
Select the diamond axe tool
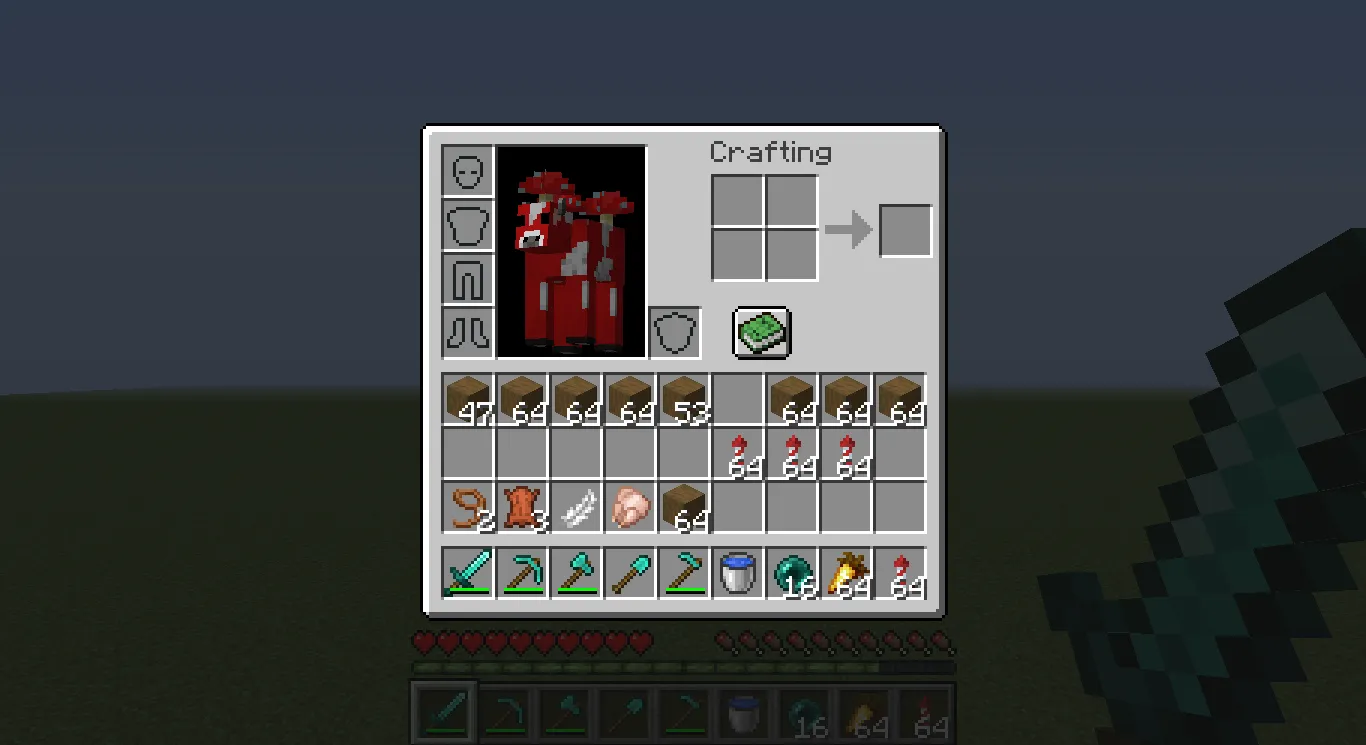[x=575, y=572]
